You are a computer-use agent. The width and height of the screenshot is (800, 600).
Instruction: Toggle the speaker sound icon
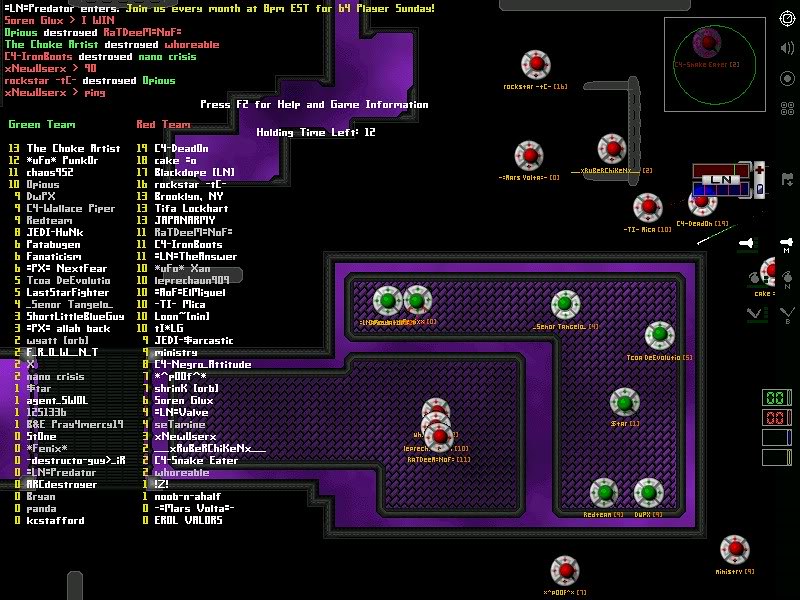[788, 48]
